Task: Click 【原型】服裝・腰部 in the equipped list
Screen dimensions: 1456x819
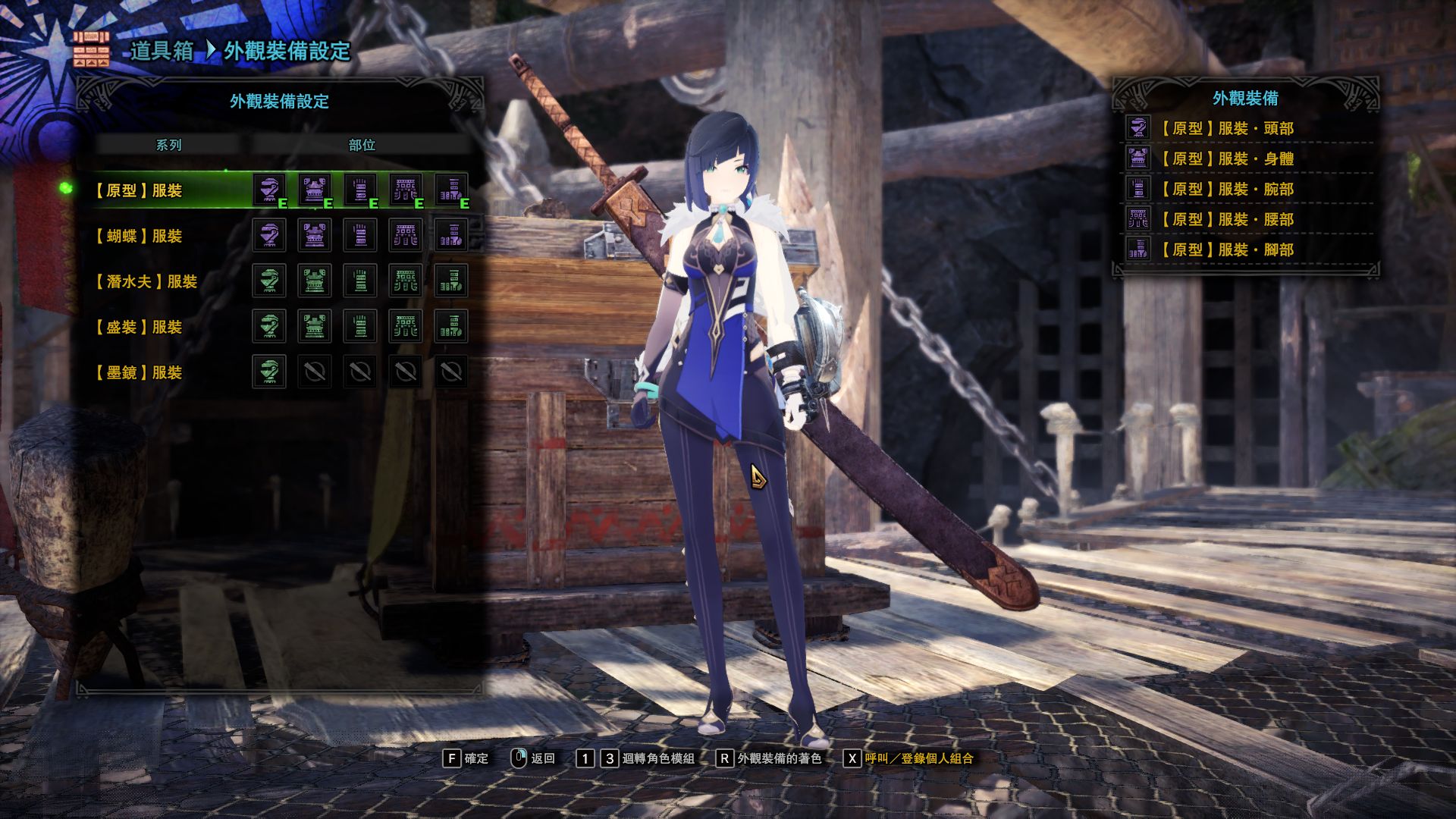Action: [1226, 219]
